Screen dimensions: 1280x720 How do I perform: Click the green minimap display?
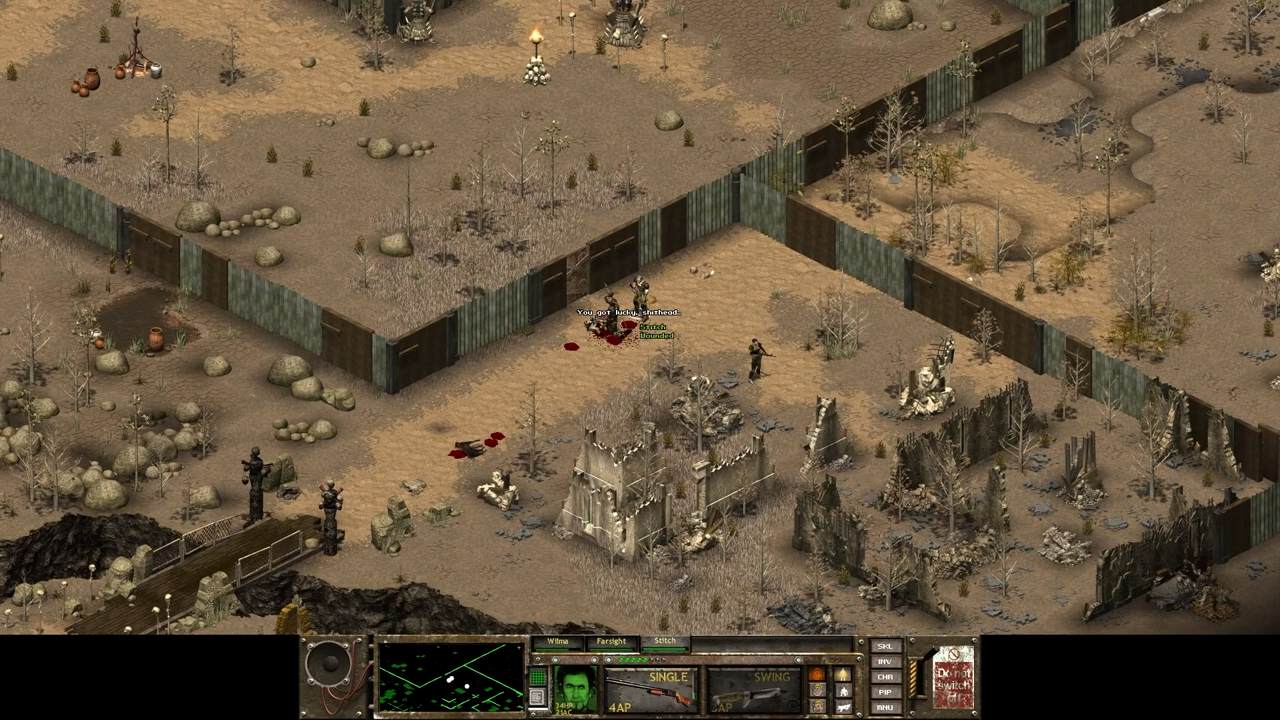pos(451,677)
